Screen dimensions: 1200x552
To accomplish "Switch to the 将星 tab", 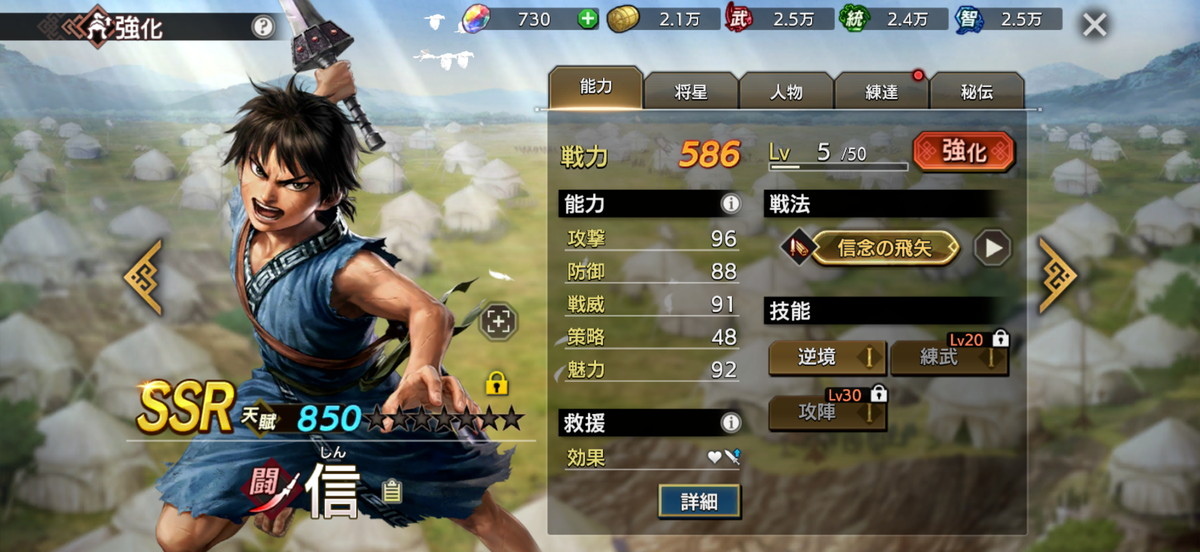I will coord(690,92).
